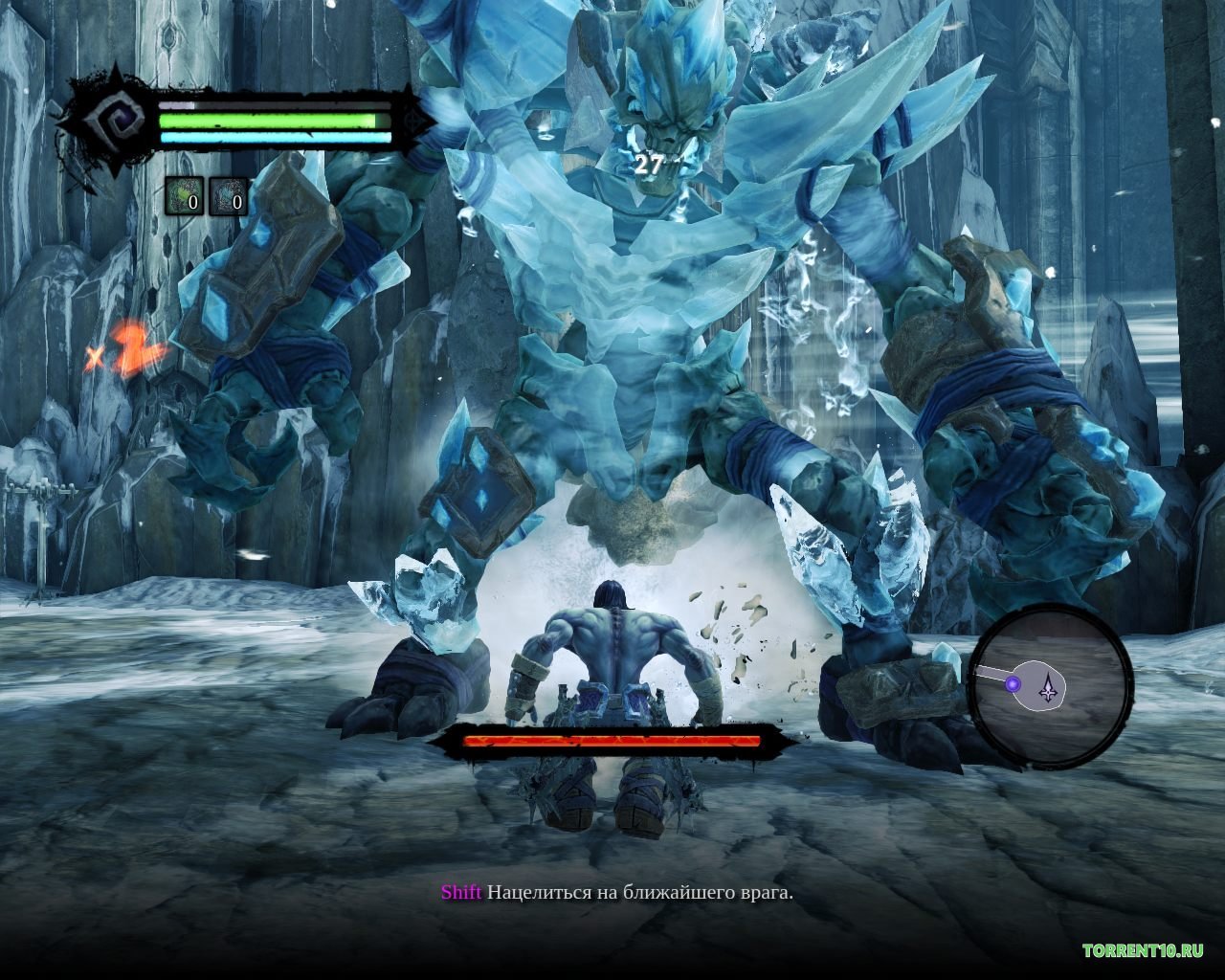This screenshot has width=1225, height=980.
Task: Select the blue wrath potion slot
Action: (228, 196)
